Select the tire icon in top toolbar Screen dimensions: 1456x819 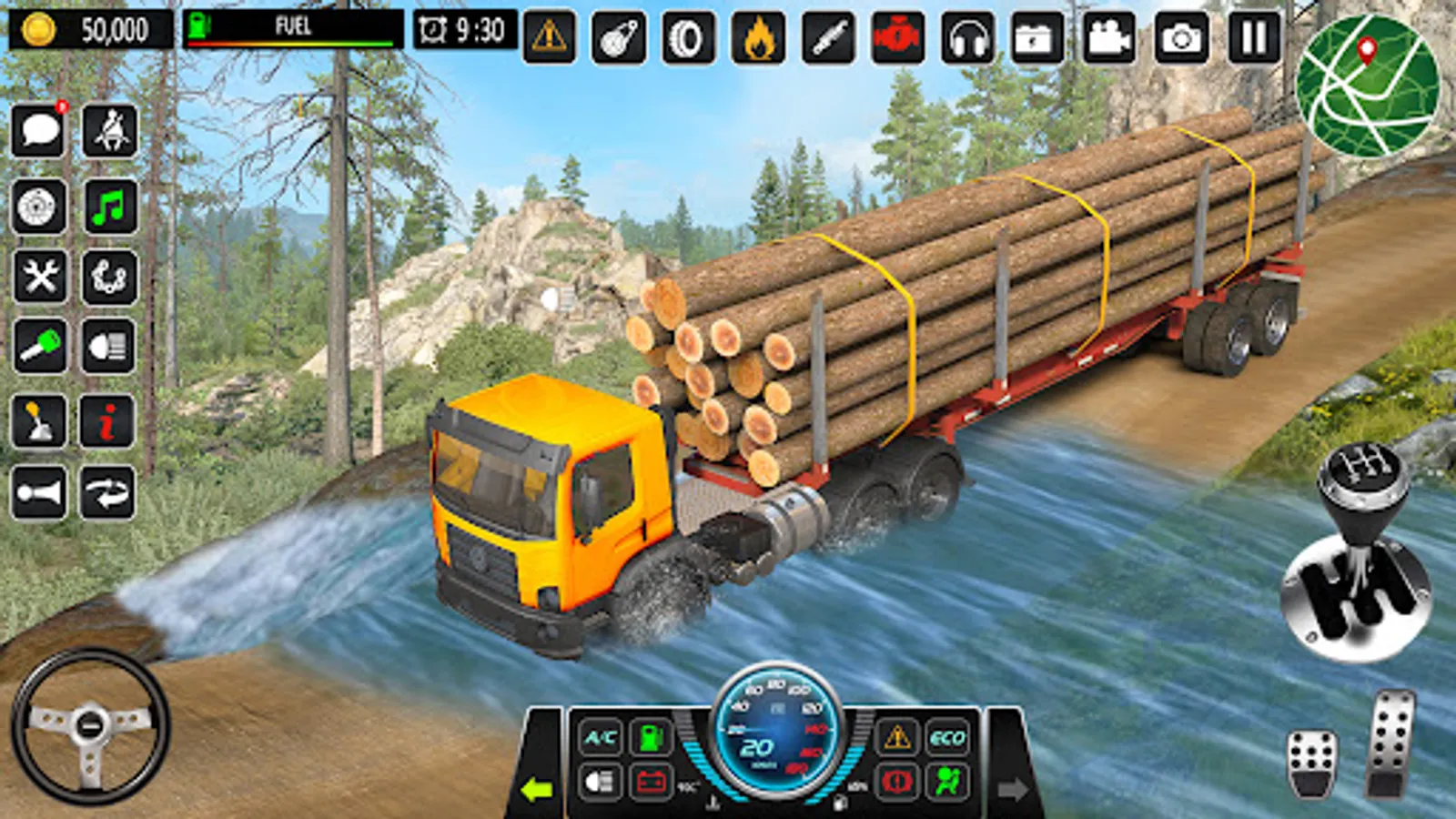pos(689,36)
